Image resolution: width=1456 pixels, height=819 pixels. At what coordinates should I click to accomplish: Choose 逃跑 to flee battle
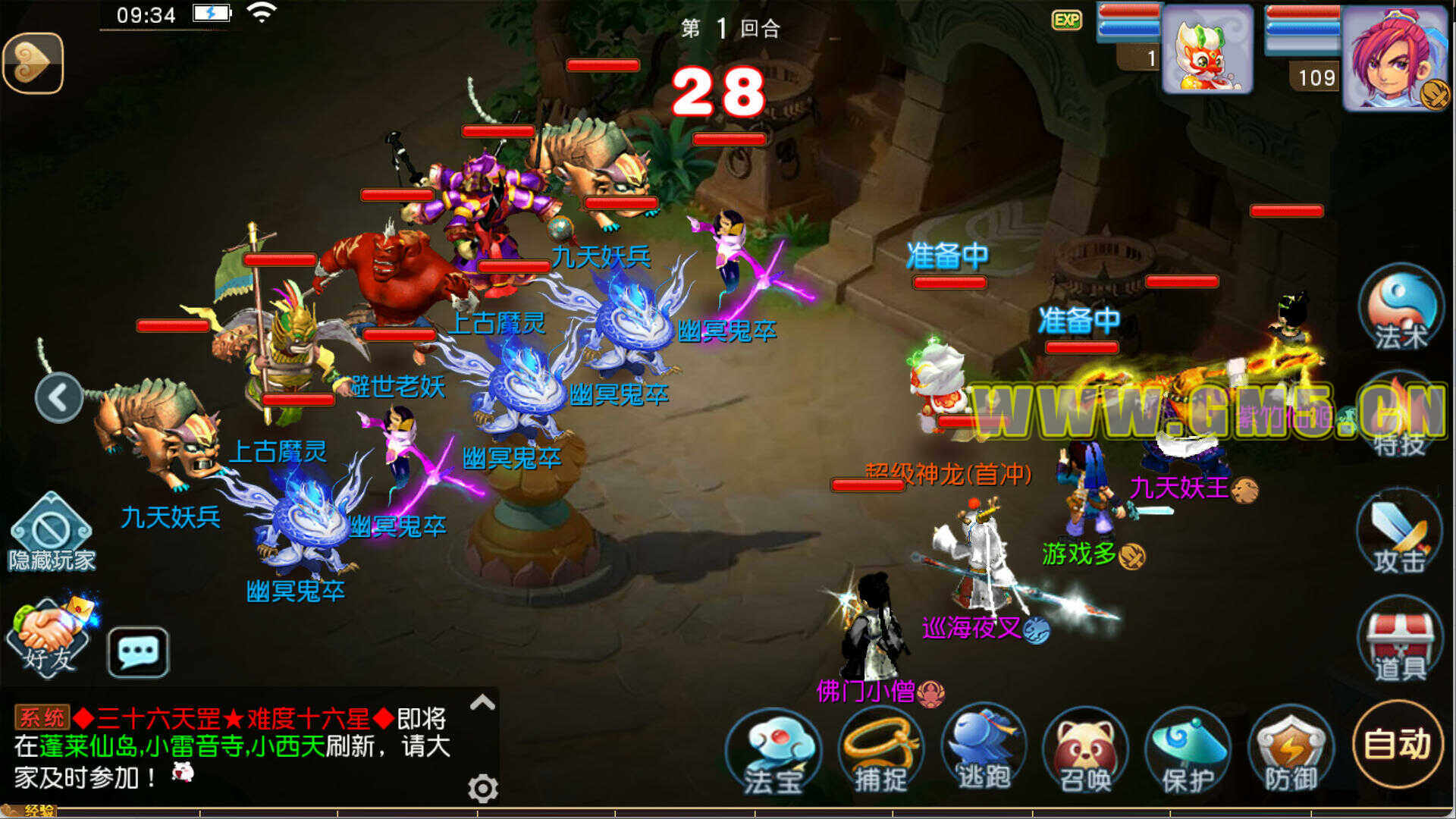984,749
